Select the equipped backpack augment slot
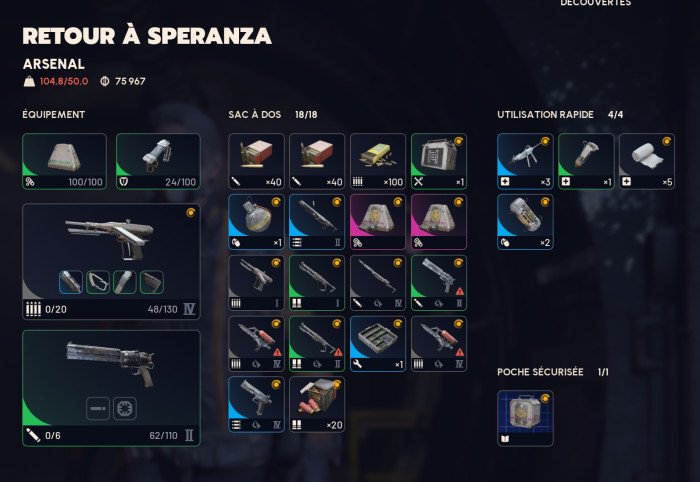700x482 pixels. [x=64, y=161]
